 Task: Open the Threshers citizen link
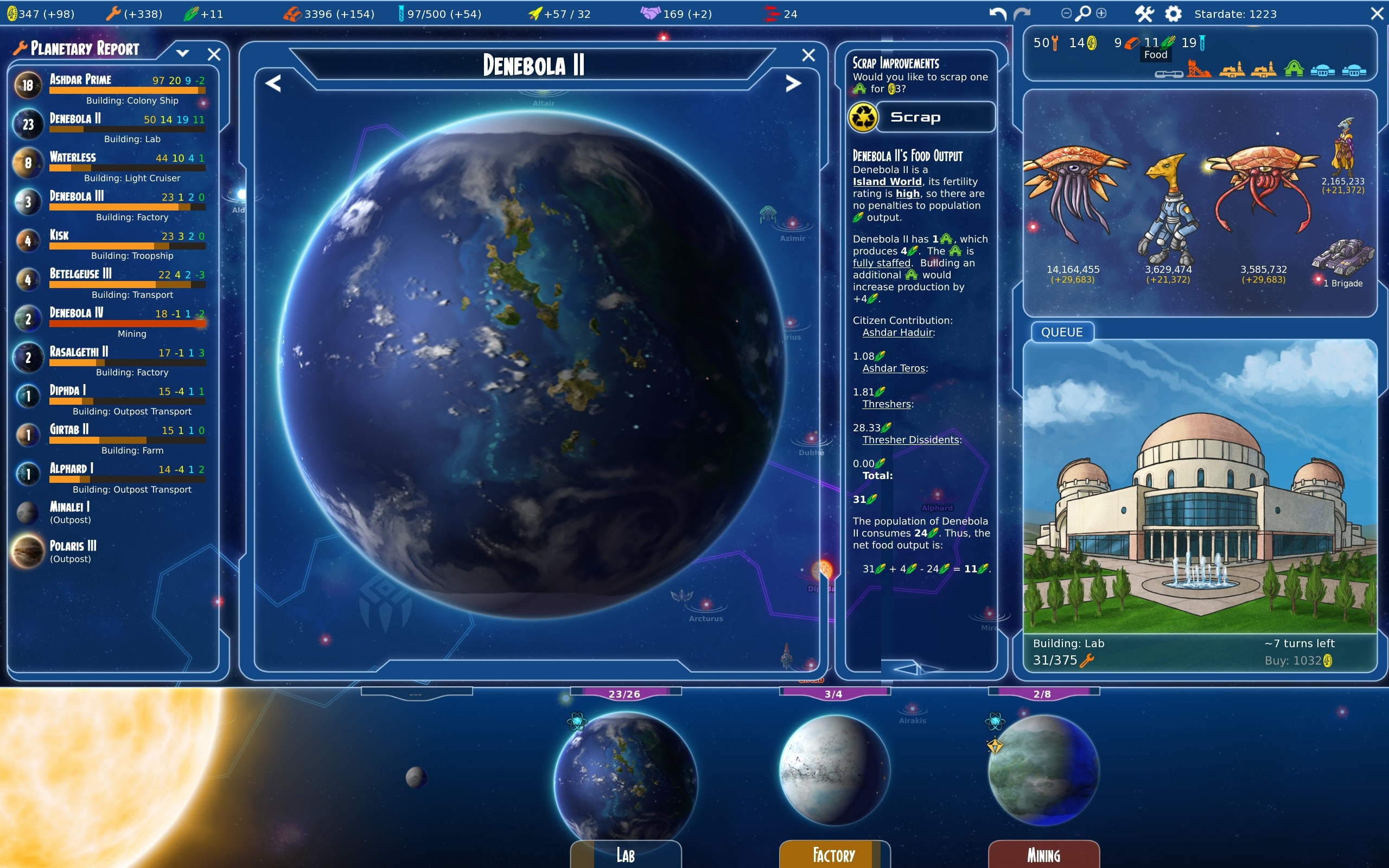[887, 404]
